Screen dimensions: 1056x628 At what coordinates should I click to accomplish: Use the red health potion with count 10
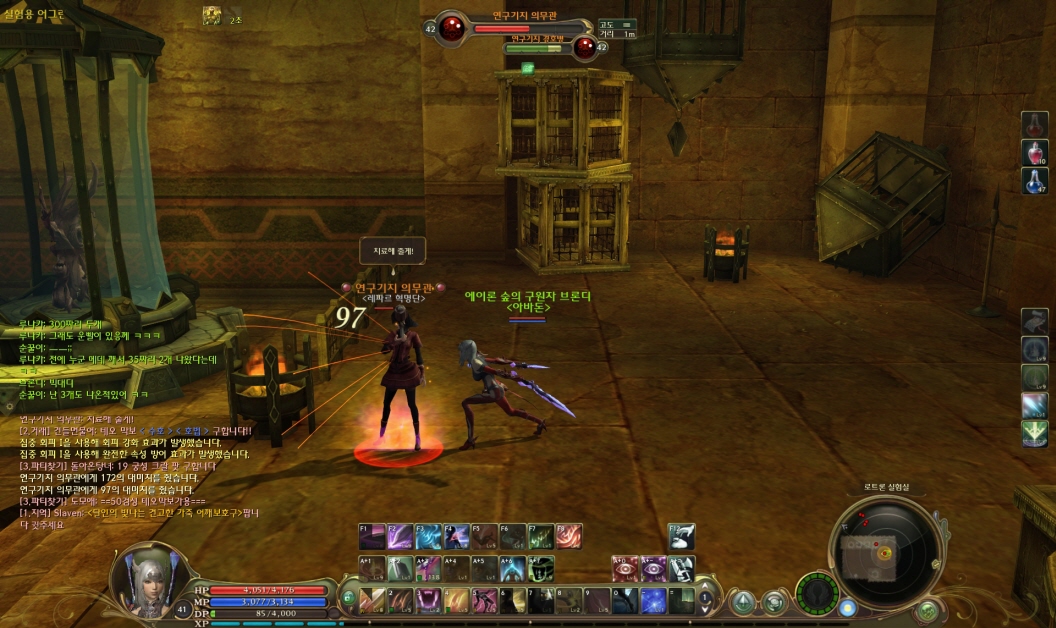(1035, 153)
